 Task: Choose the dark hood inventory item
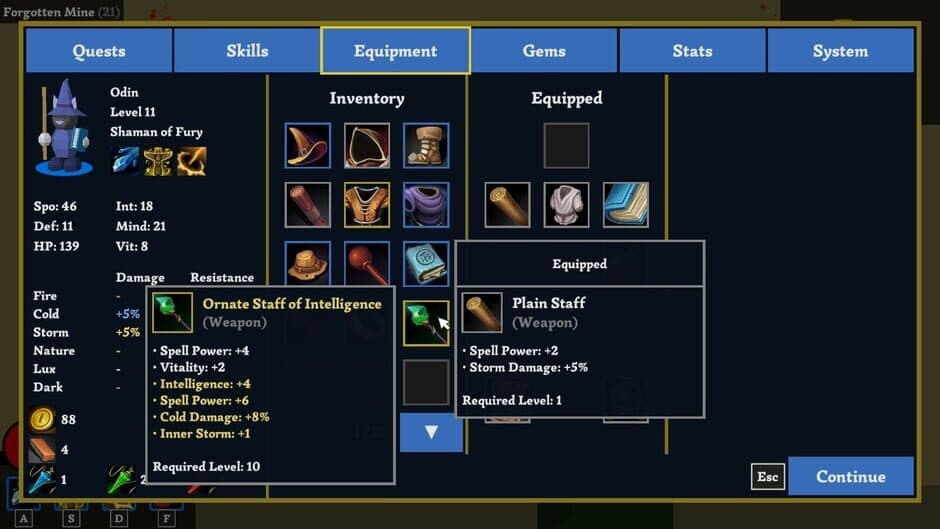(x=367, y=145)
